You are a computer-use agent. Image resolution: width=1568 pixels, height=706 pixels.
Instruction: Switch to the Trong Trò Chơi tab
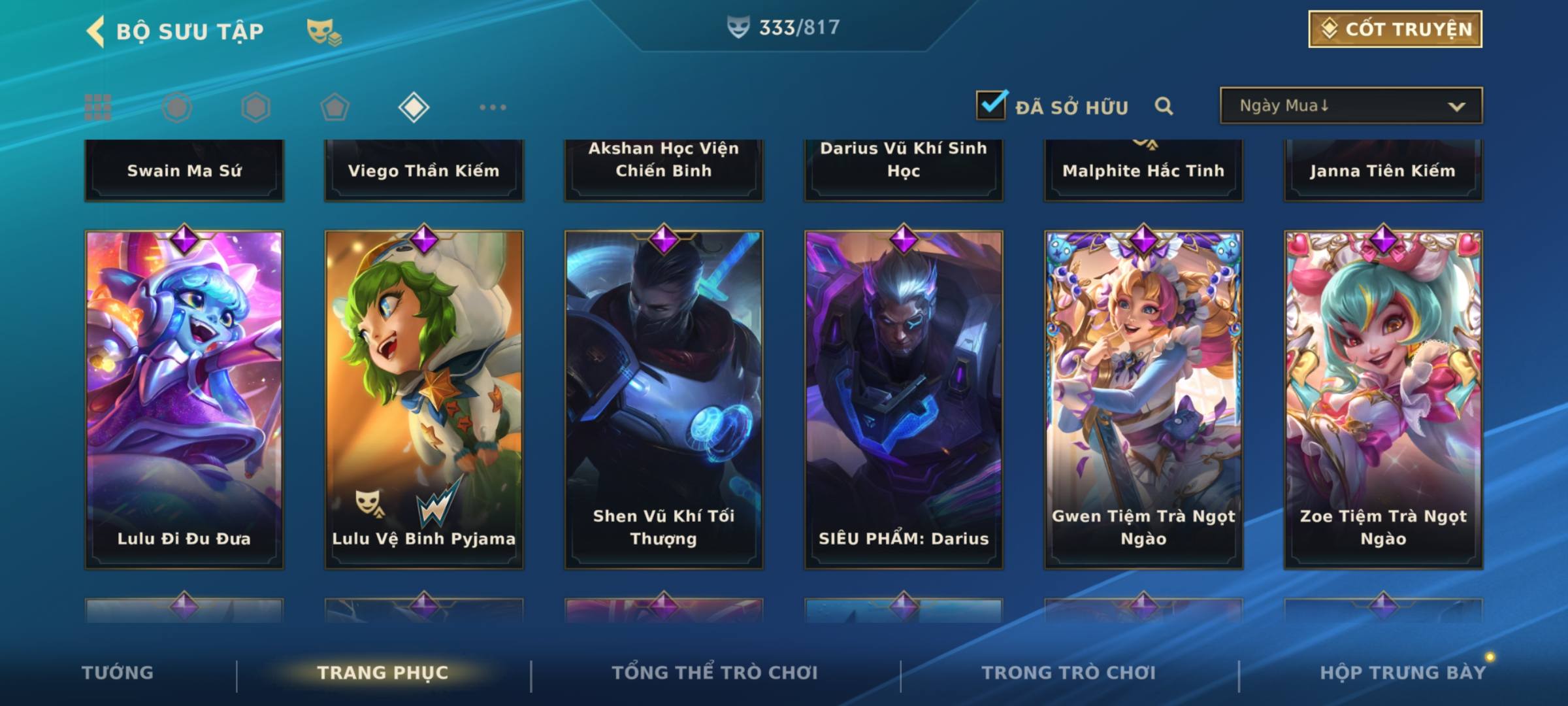coord(1069,673)
